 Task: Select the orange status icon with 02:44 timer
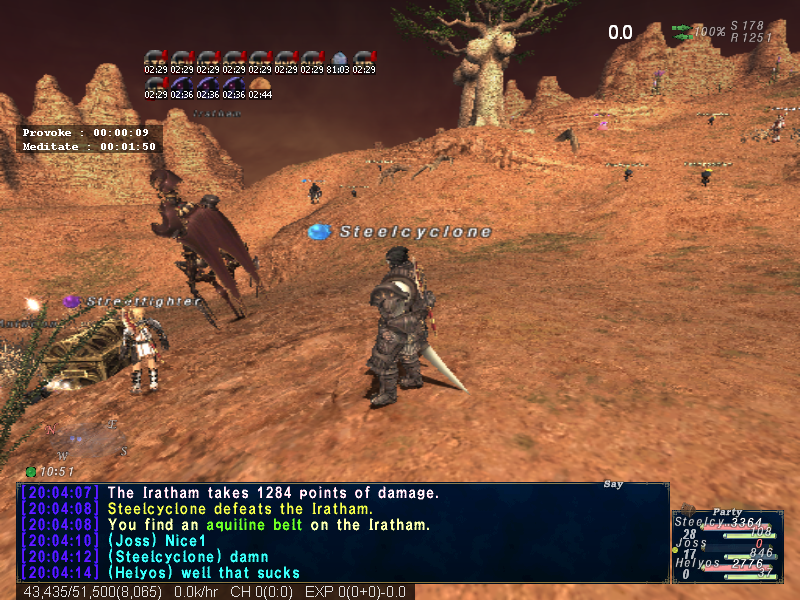tap(259, 85)
